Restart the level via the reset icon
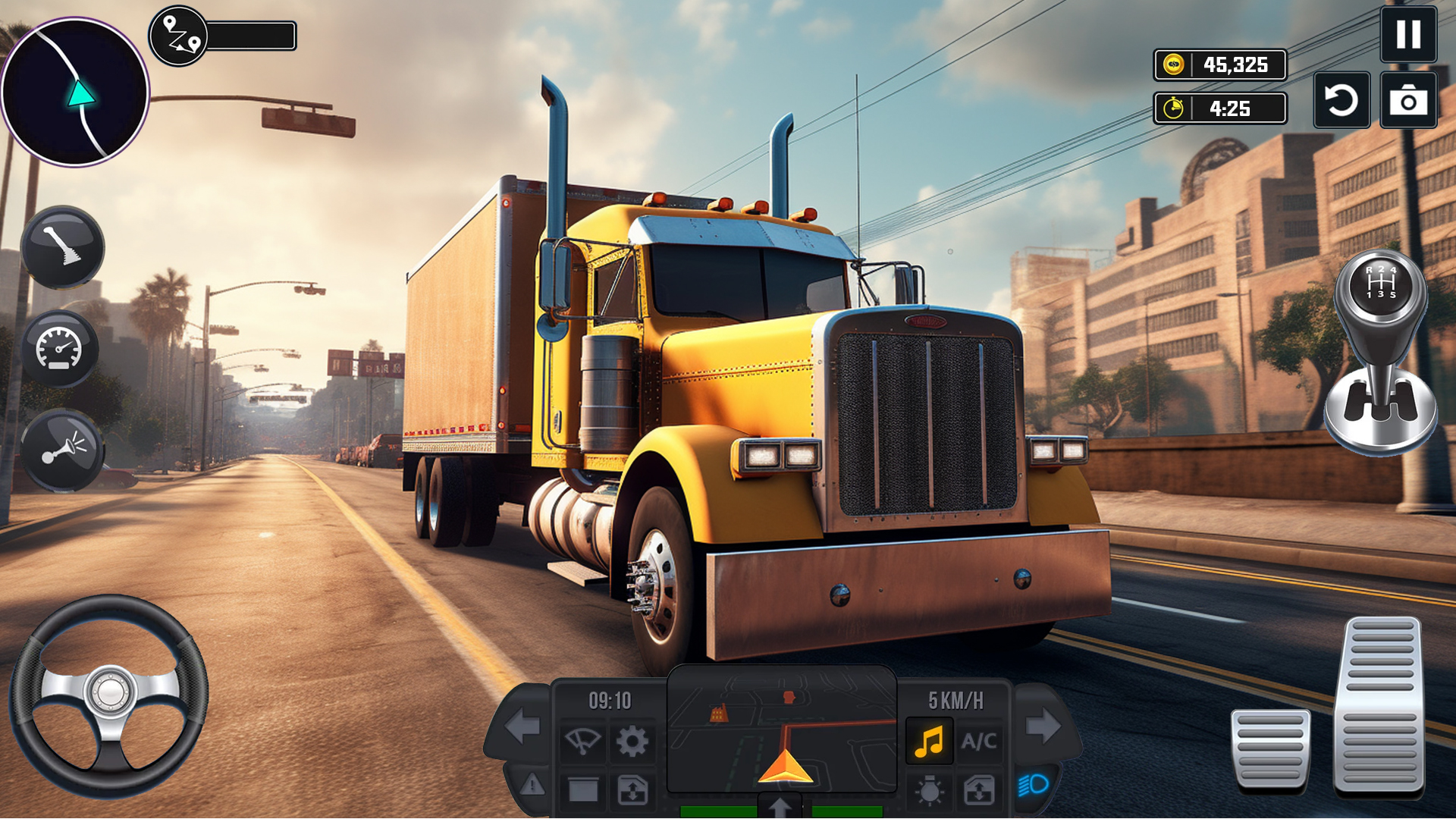Screen dimensions: 1456x819 pos(1341,101)
